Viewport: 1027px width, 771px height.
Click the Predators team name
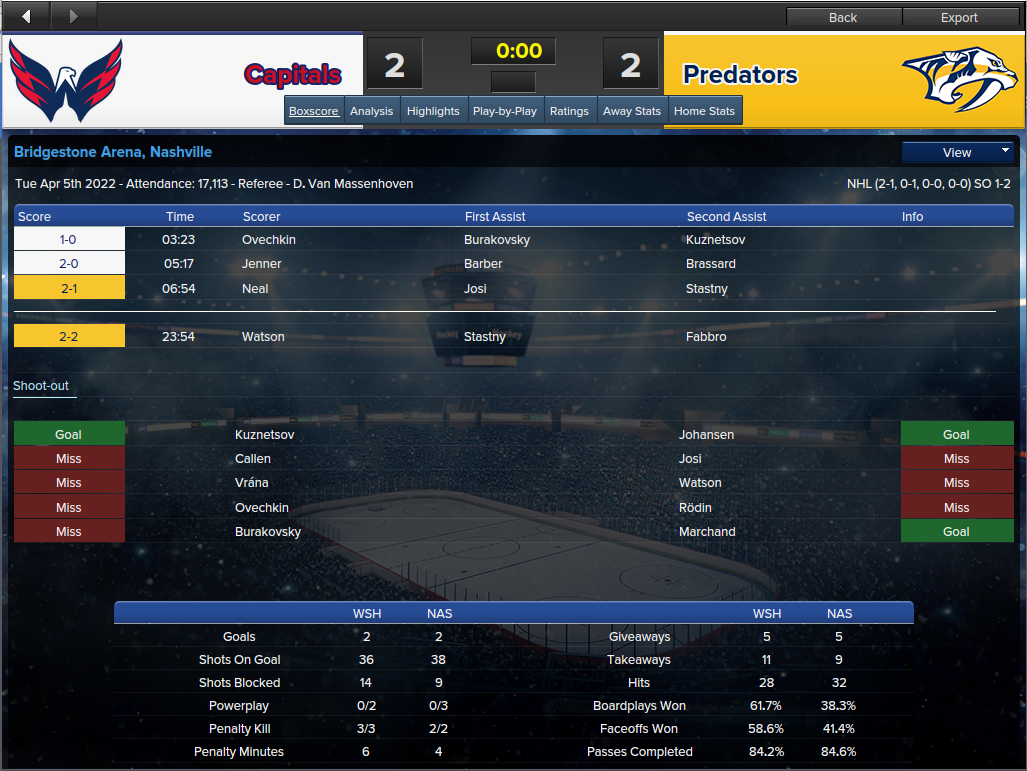point(740,75)
